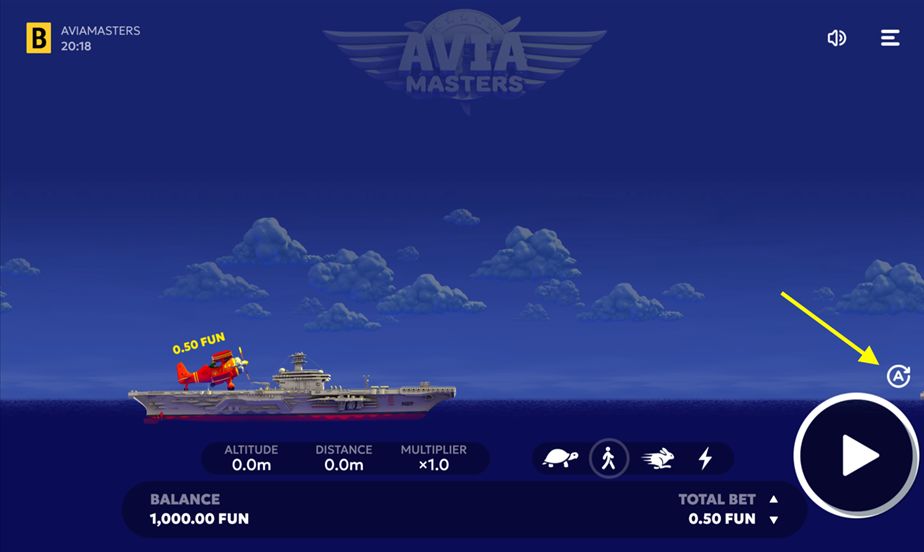This screenshot has height=552, width=924.
Task: Switch to the rabbit fast speed
Action: pos(657,458)
